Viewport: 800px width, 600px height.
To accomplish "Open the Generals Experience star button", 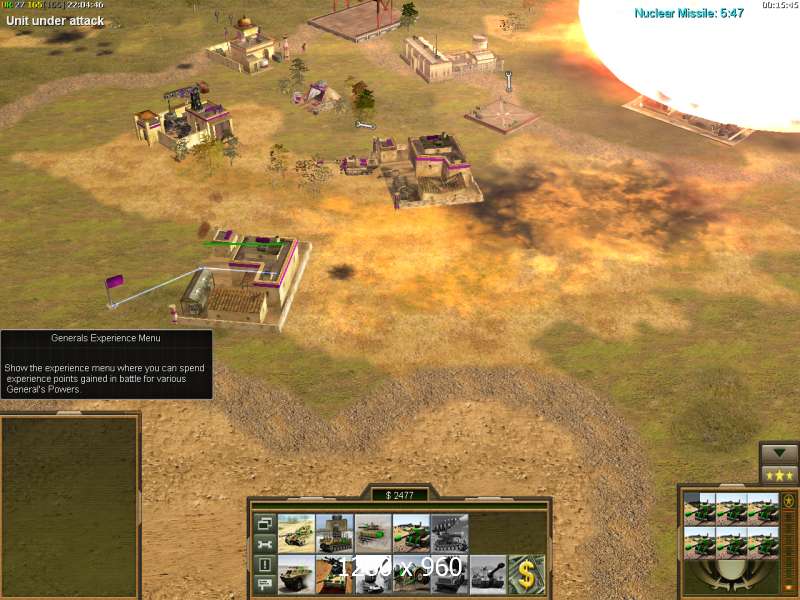I will pyautogui.click(x=779, y=475).
